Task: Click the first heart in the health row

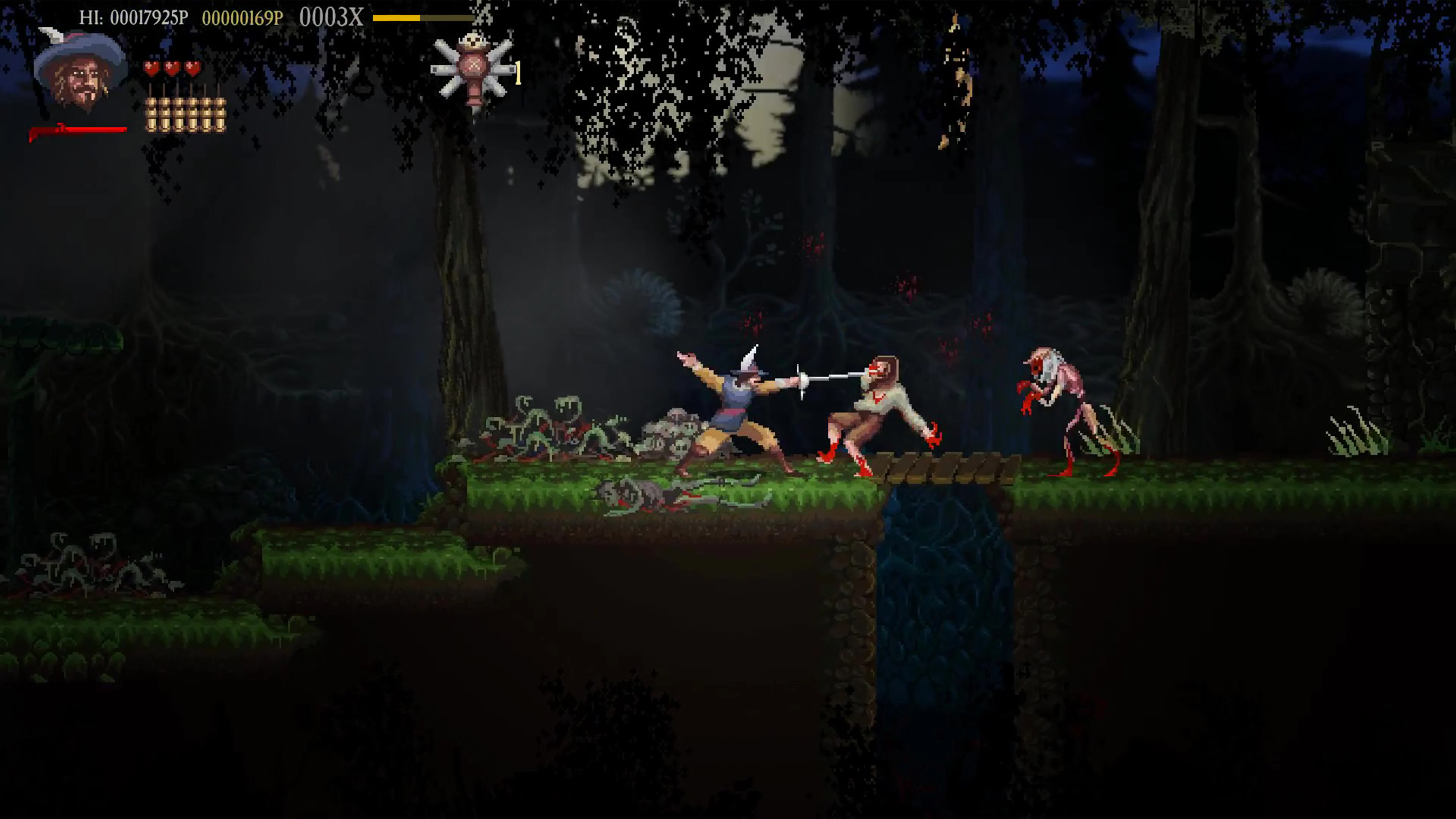Action: point(152,68)
